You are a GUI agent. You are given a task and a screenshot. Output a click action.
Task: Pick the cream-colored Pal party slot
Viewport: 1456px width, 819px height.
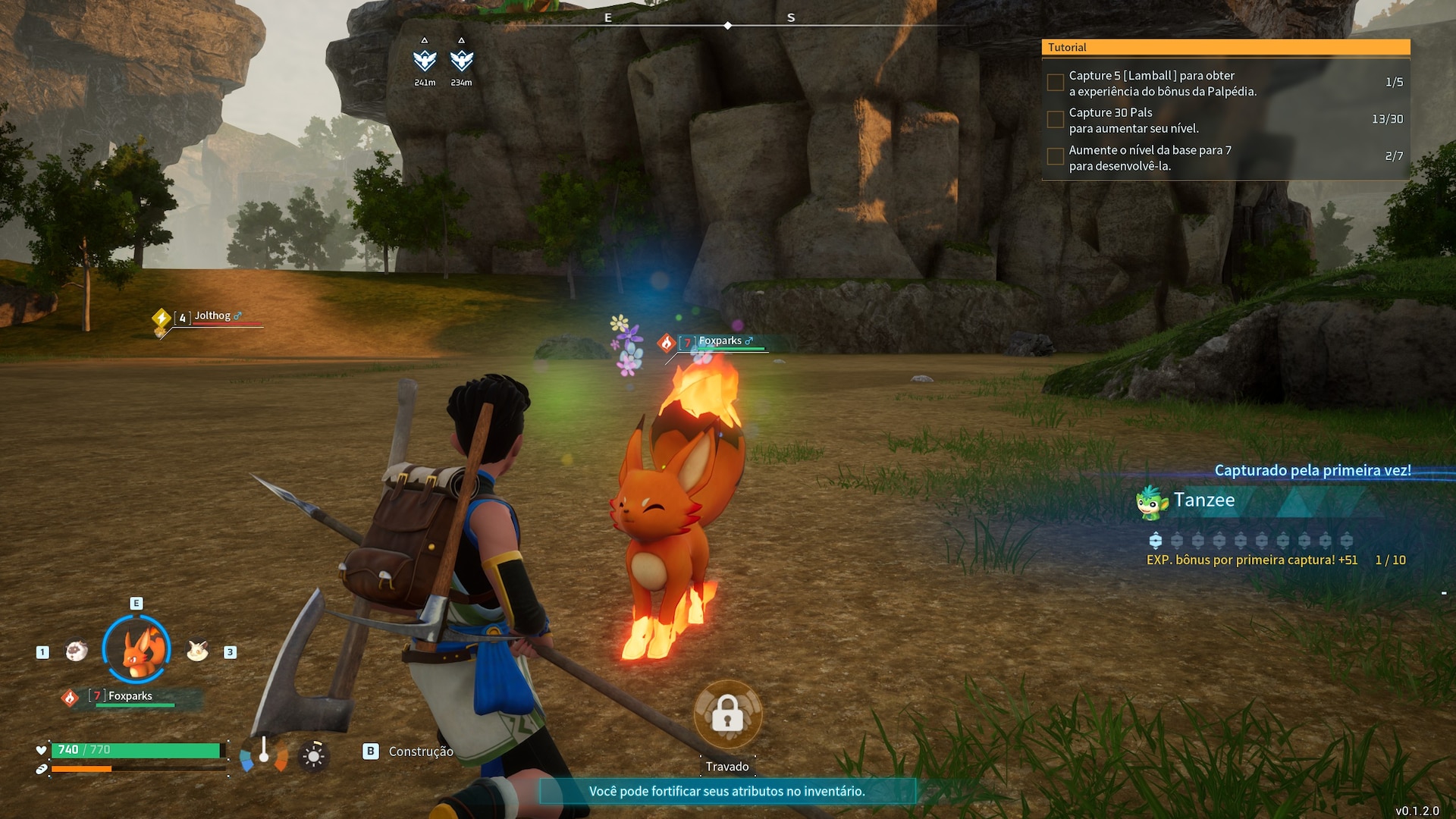(197, 651)
